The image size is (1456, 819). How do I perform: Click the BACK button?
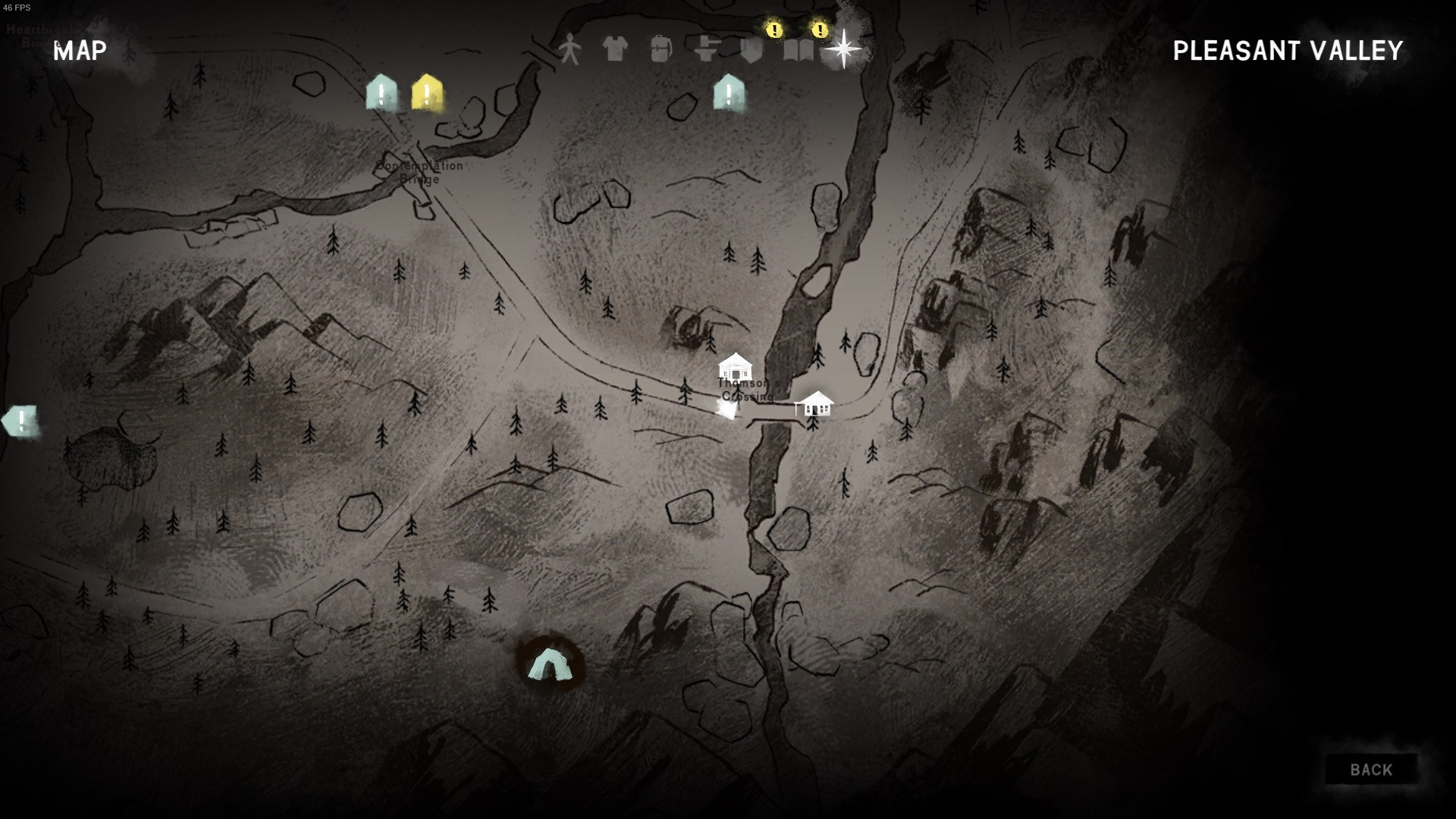1371,770
